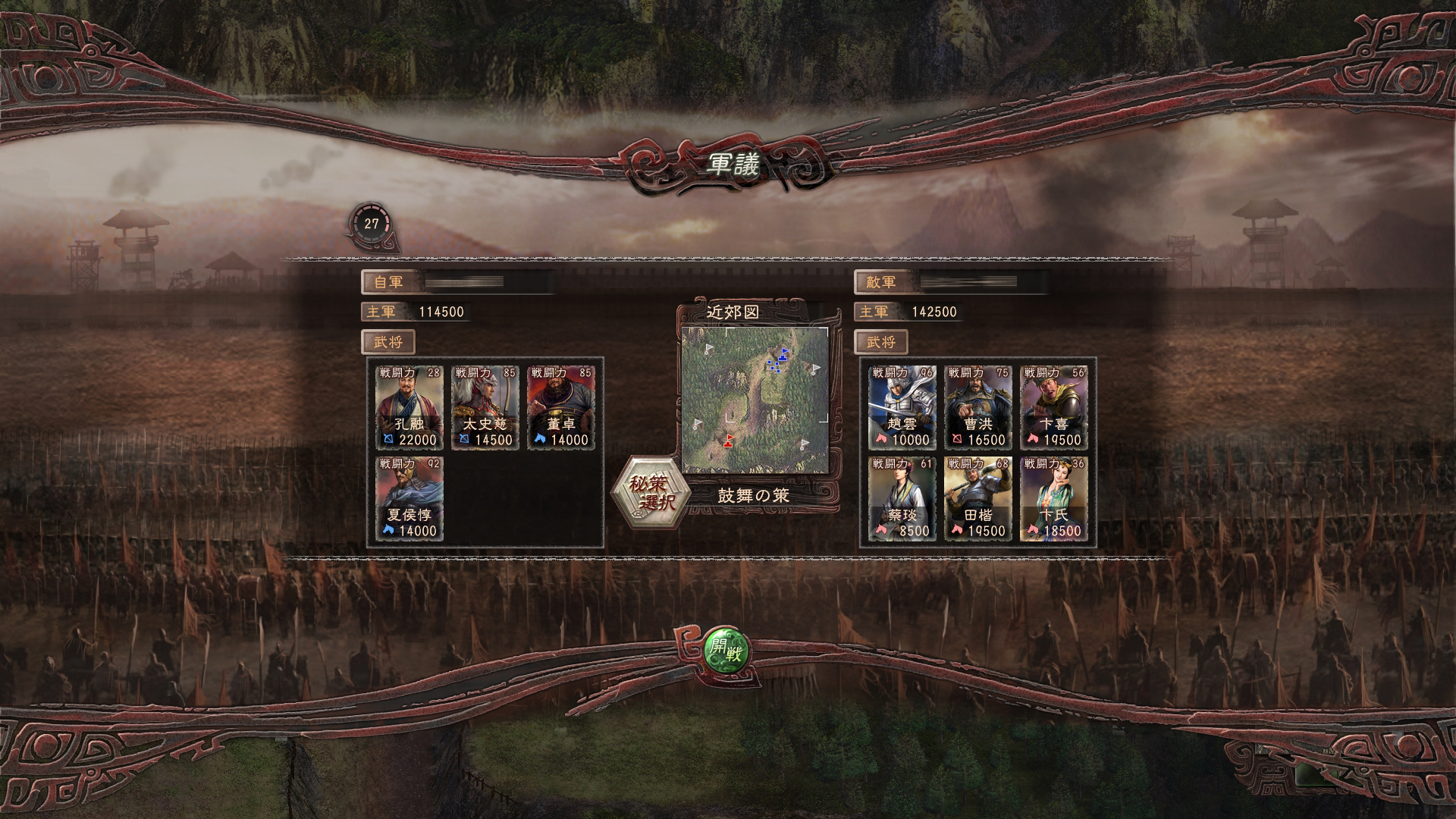The height and width of the screenshot is (819, 1456).
Task: Select officer 孔融 portrait card
Action: (409, 407)
